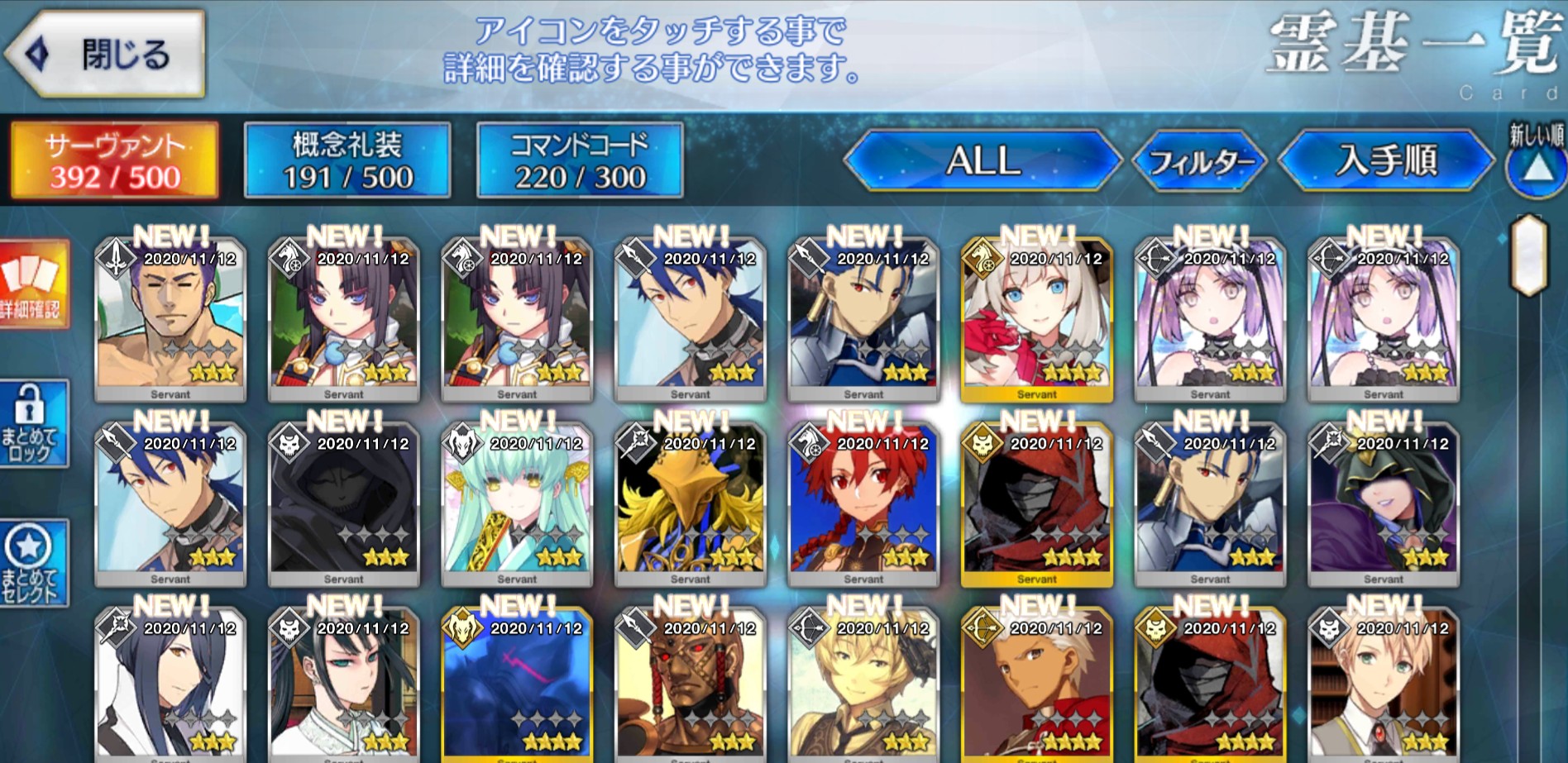Switch to the サーヴァント tab
Screen dimensions: 1568x763
pos(114,160)
